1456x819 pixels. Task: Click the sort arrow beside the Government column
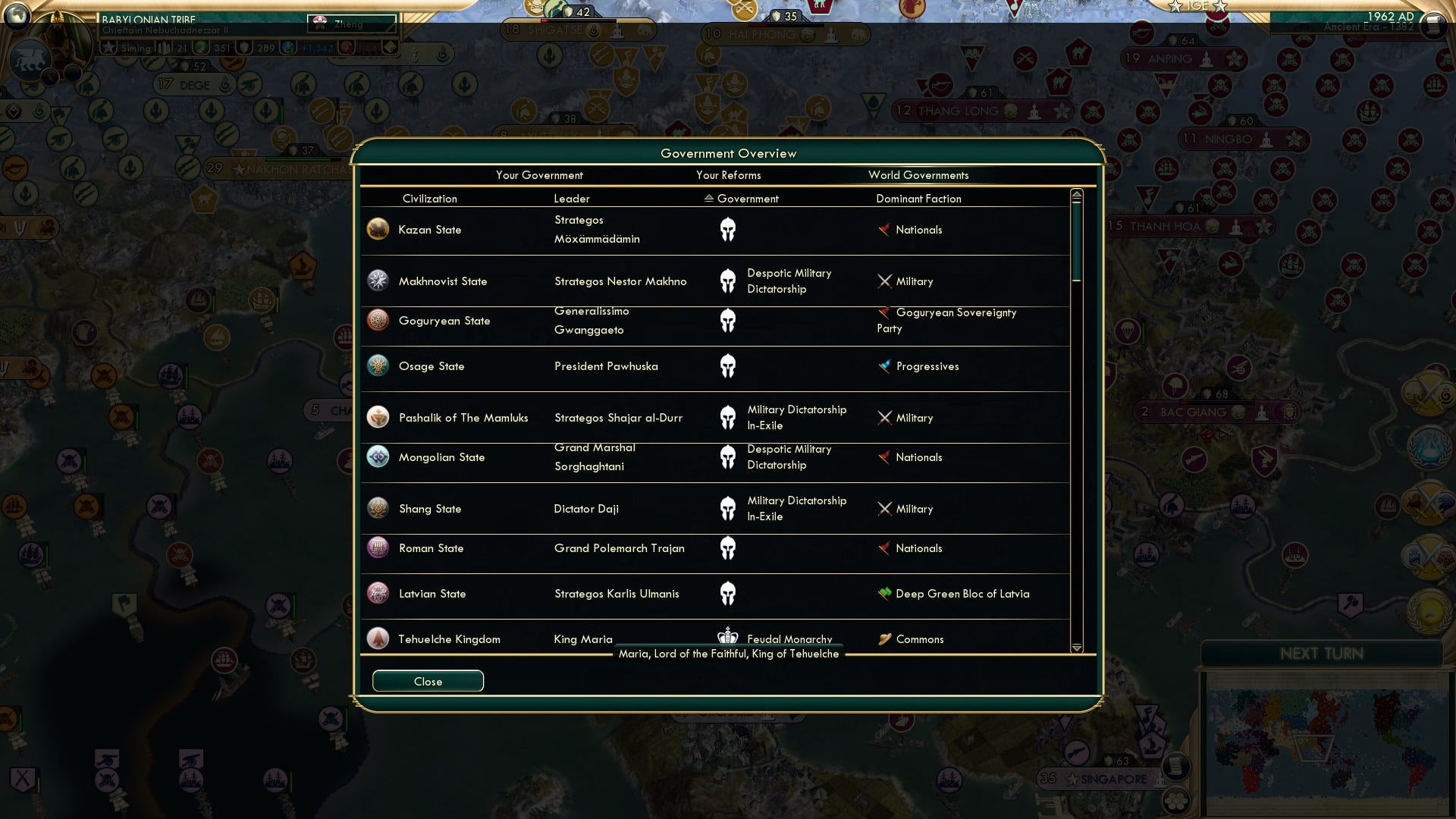pyautogui.click(x=708, y=199)
